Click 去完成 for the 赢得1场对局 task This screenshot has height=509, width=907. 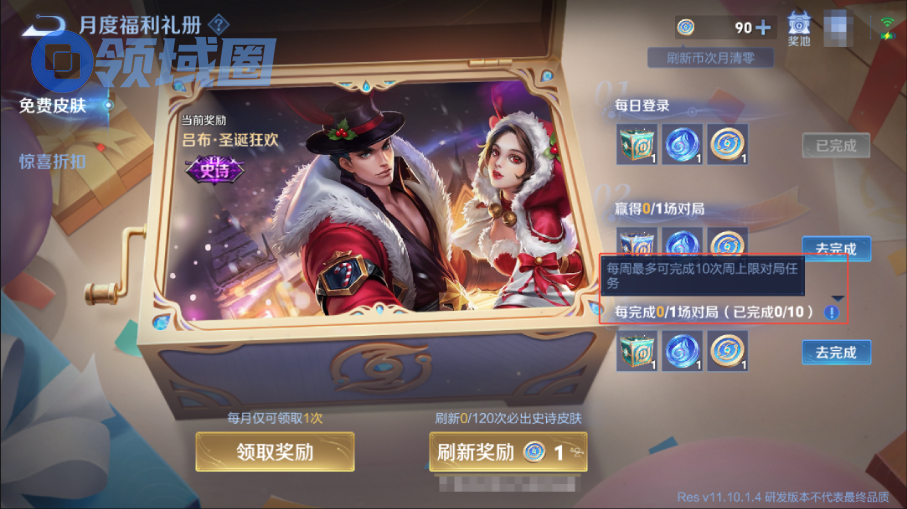point(836,248)
